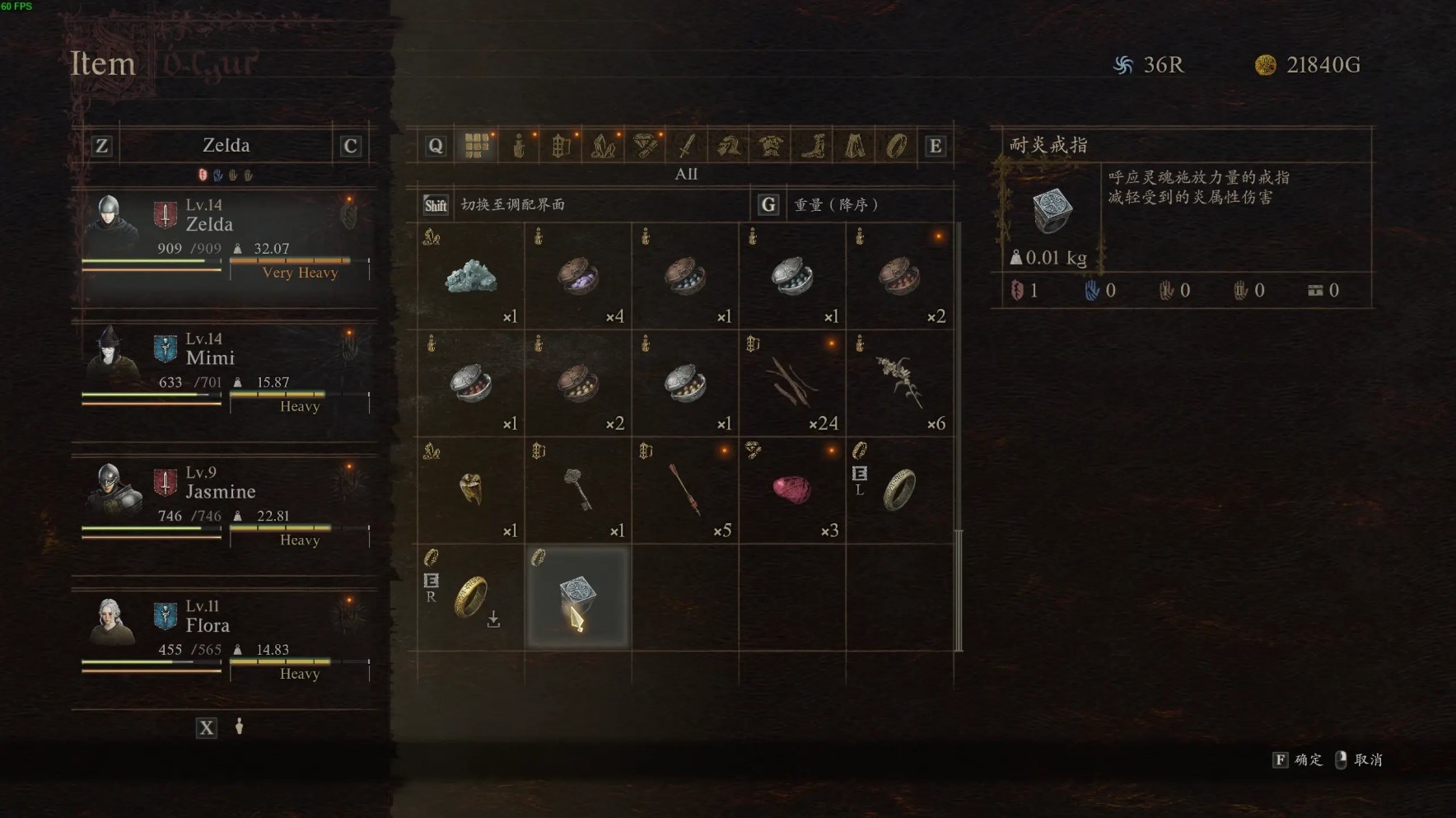Show the crystal materials tab
This screenshot has width=1456, height=818.
point(603,146)
